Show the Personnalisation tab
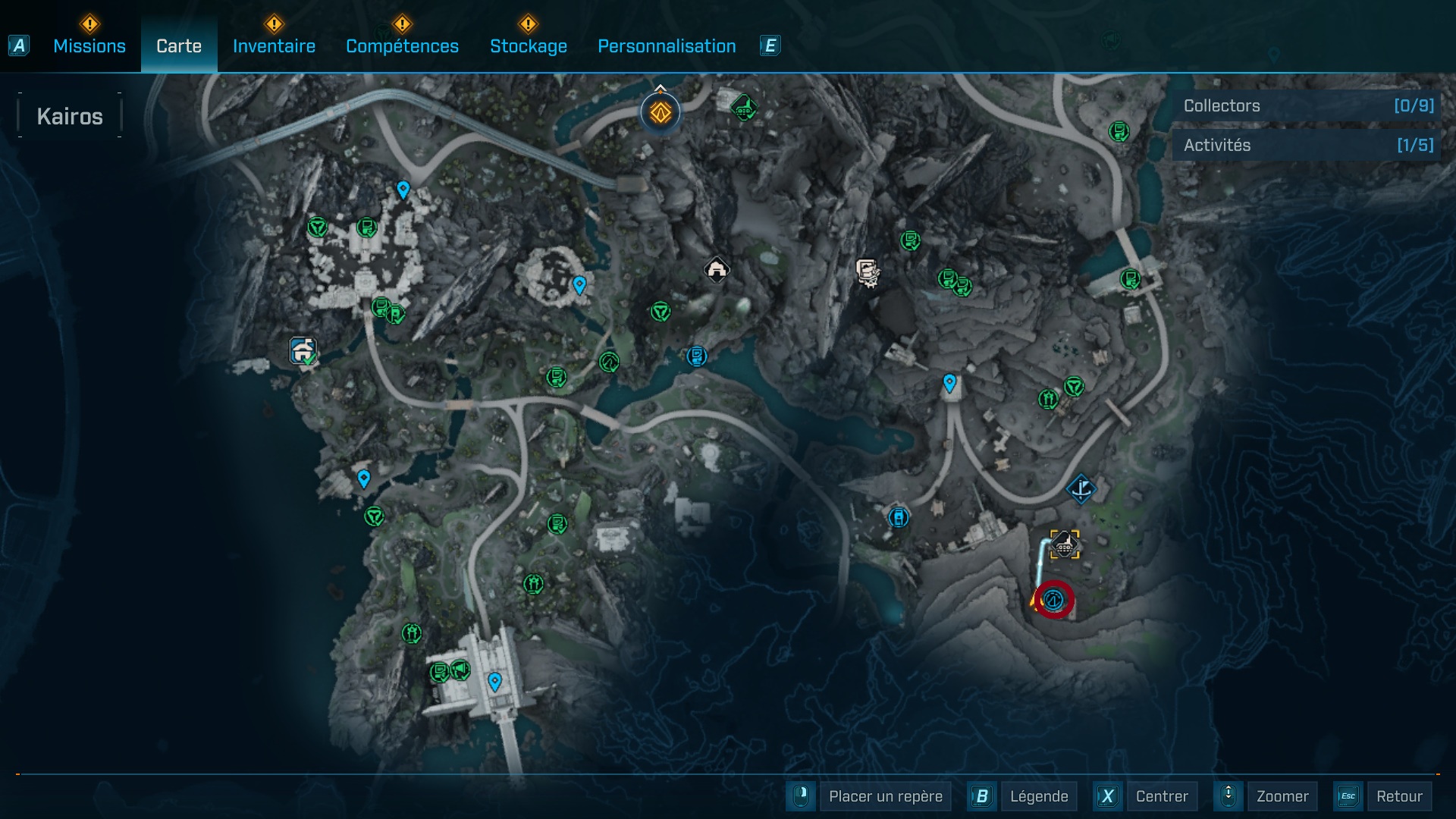 (667, 46)
